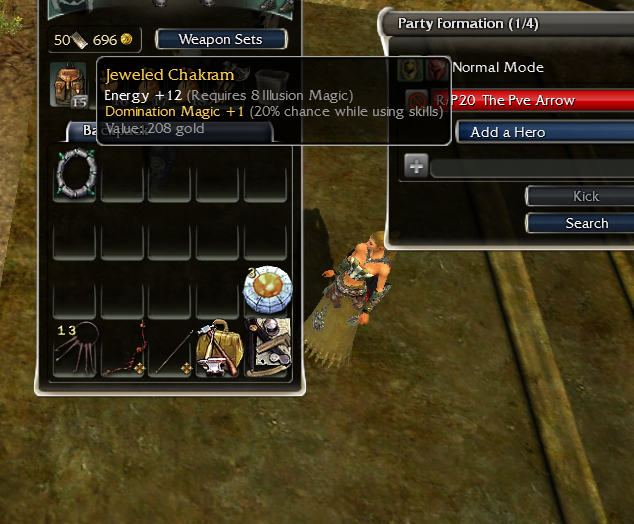Viewport: 634px width, 524px height.
Task: Open the Weapon Sets panel
Action: [221, 40]
